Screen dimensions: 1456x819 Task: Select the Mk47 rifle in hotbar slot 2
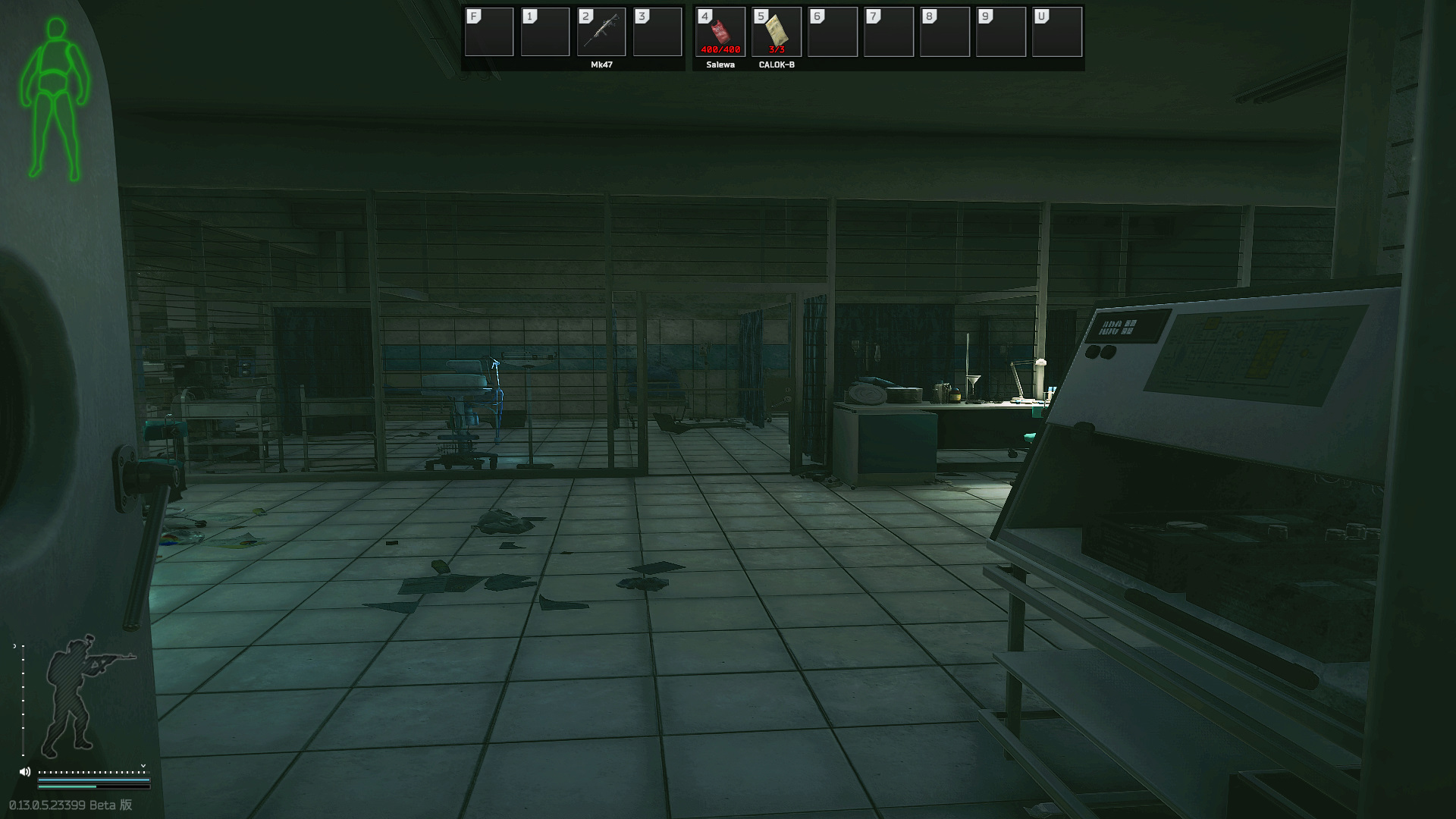coord(601,31)
